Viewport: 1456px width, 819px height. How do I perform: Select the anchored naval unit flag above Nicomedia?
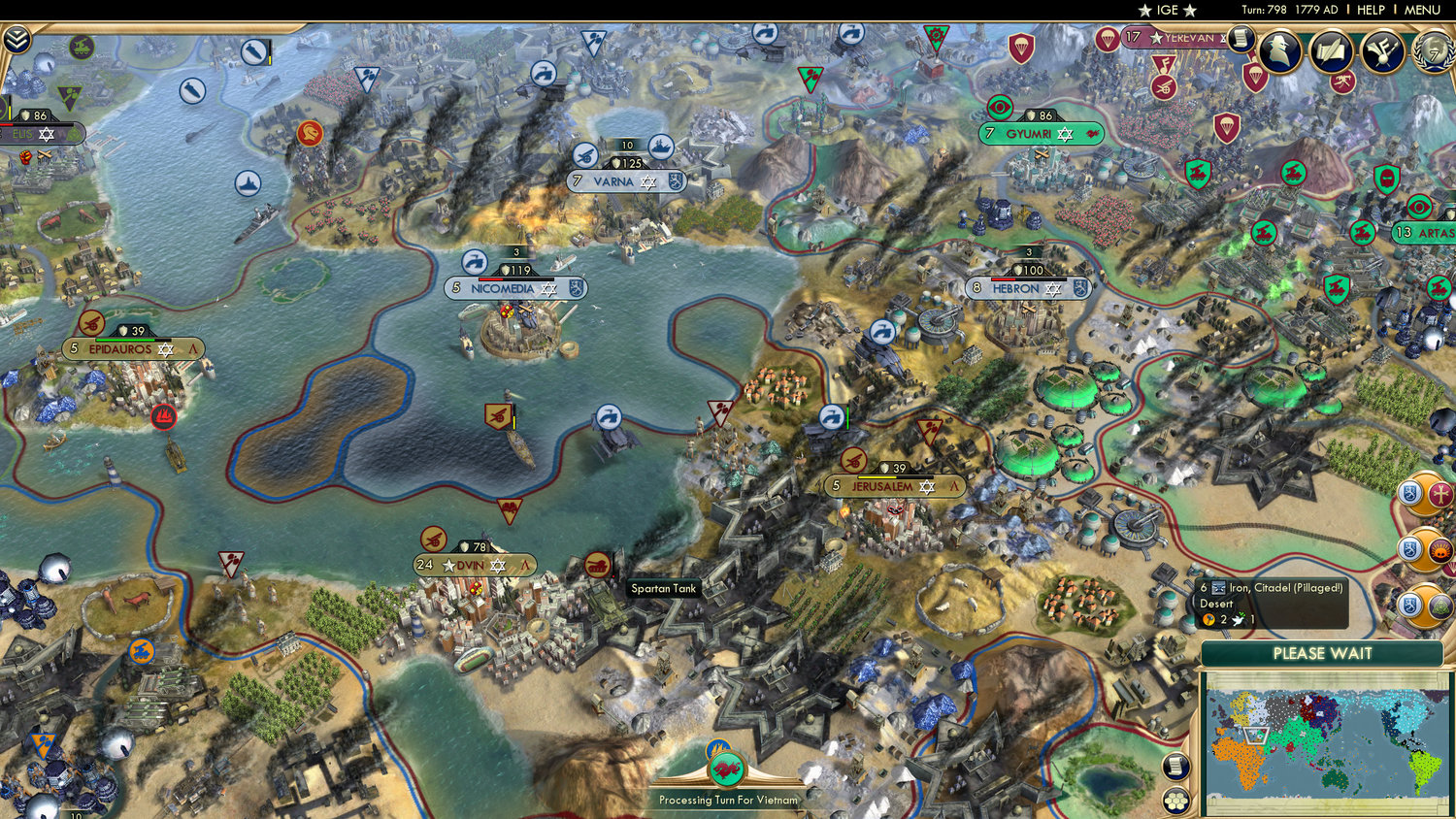476,260
